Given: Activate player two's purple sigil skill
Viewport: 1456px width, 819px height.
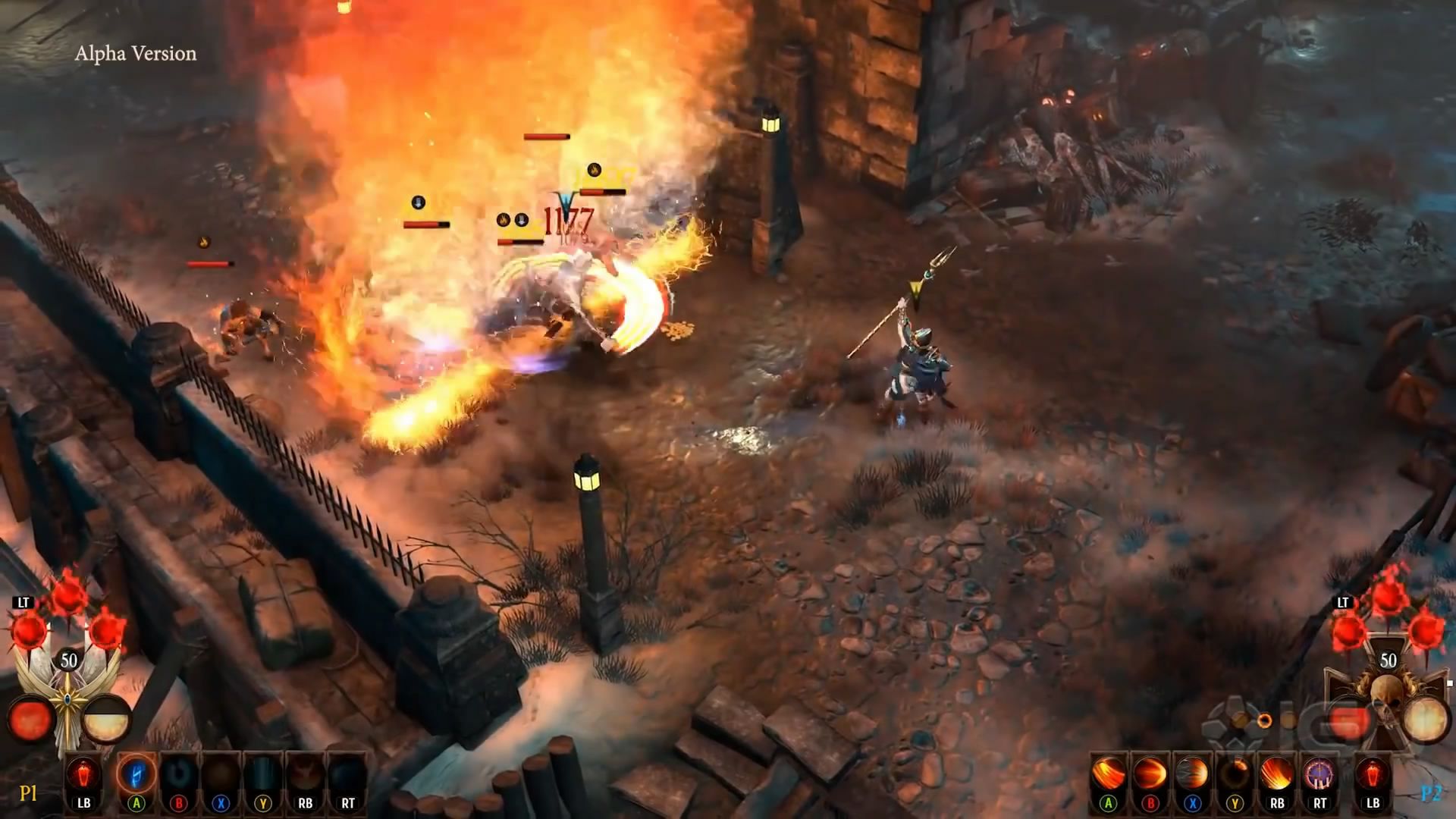Looking at the screenshot, I should coord(1319,775).
